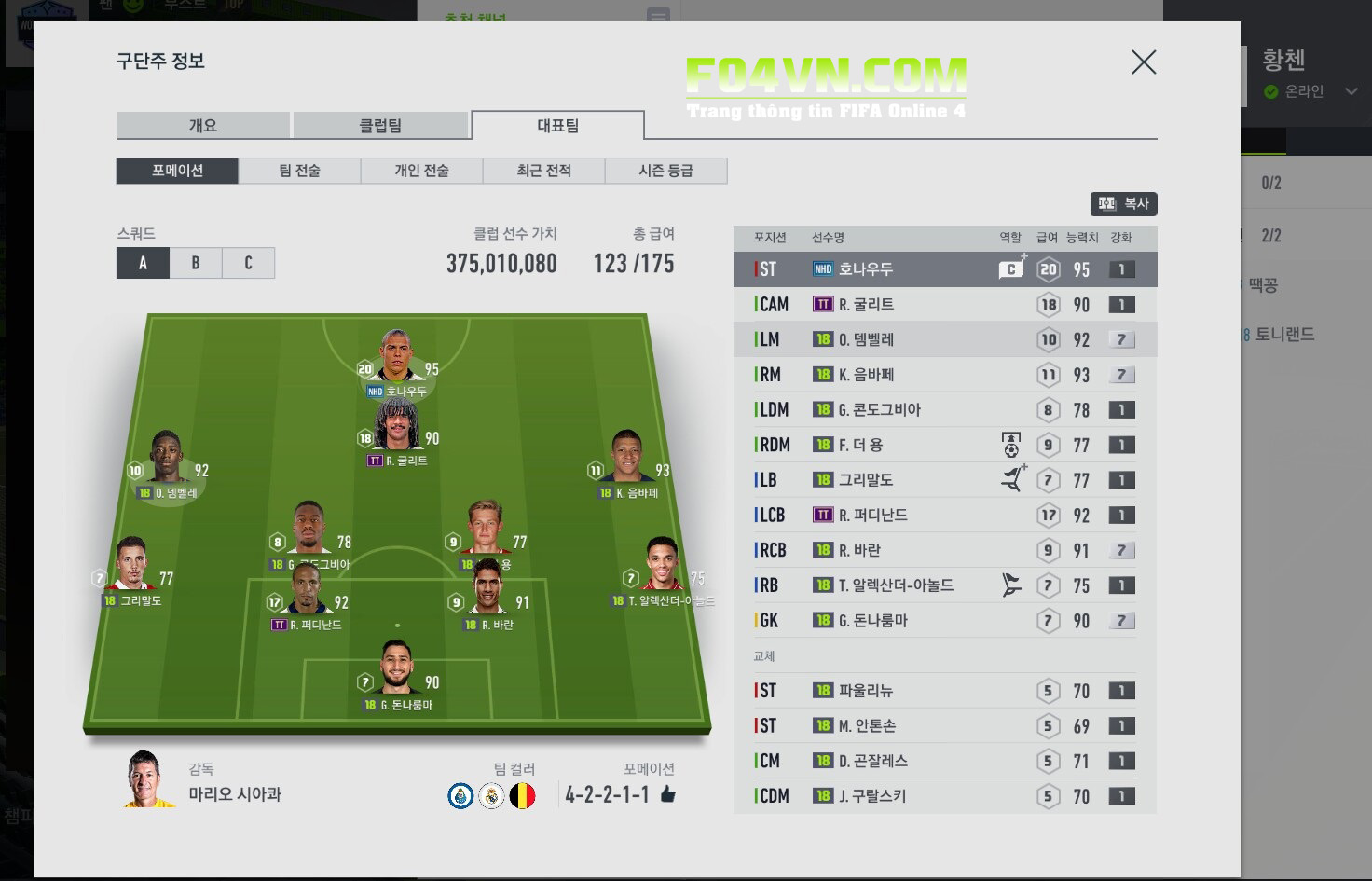Open the online status dropdown arrow
Viewport: 1372px width, 881px height.
click(x=1351, y=91)
